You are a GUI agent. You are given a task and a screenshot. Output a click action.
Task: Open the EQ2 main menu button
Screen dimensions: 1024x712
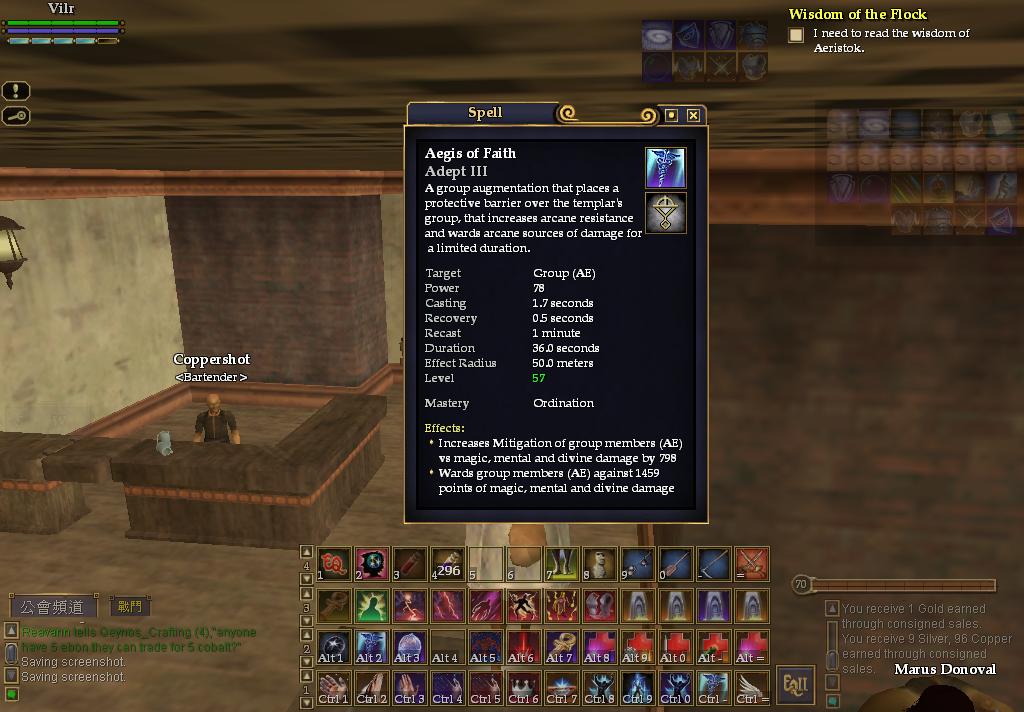[796, 685]
